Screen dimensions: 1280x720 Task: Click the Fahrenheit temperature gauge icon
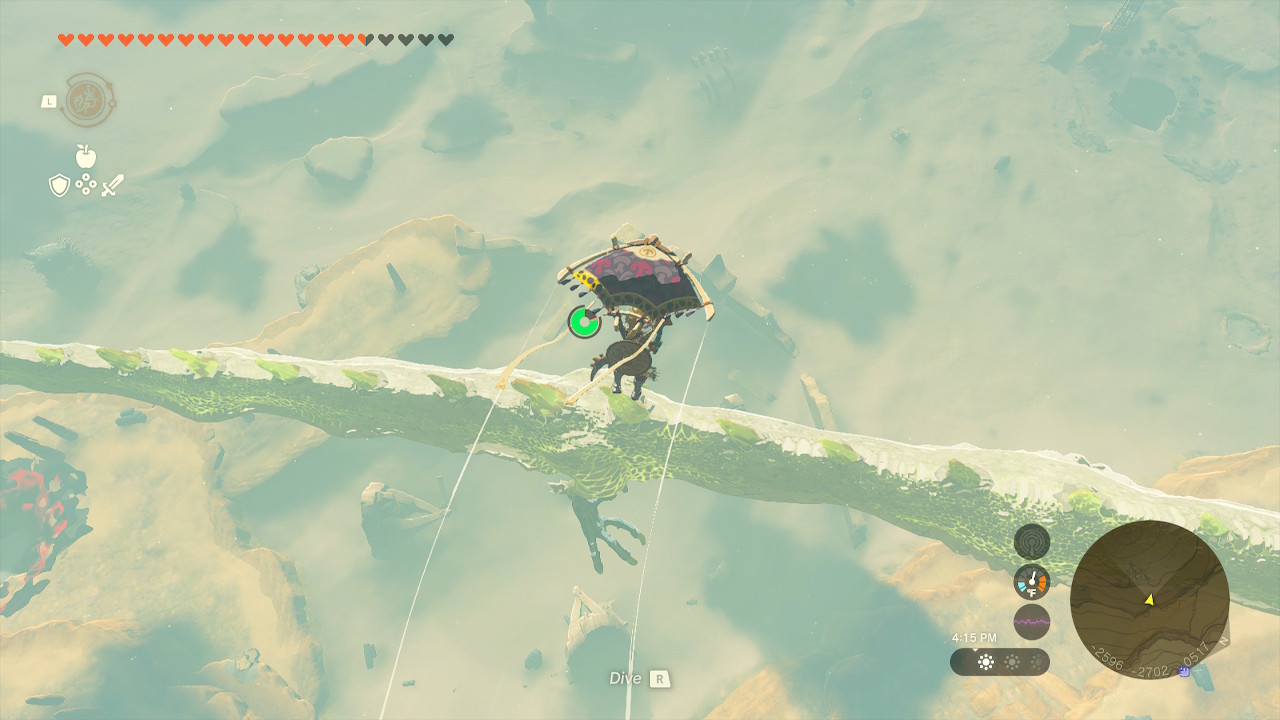[1031, 581]
